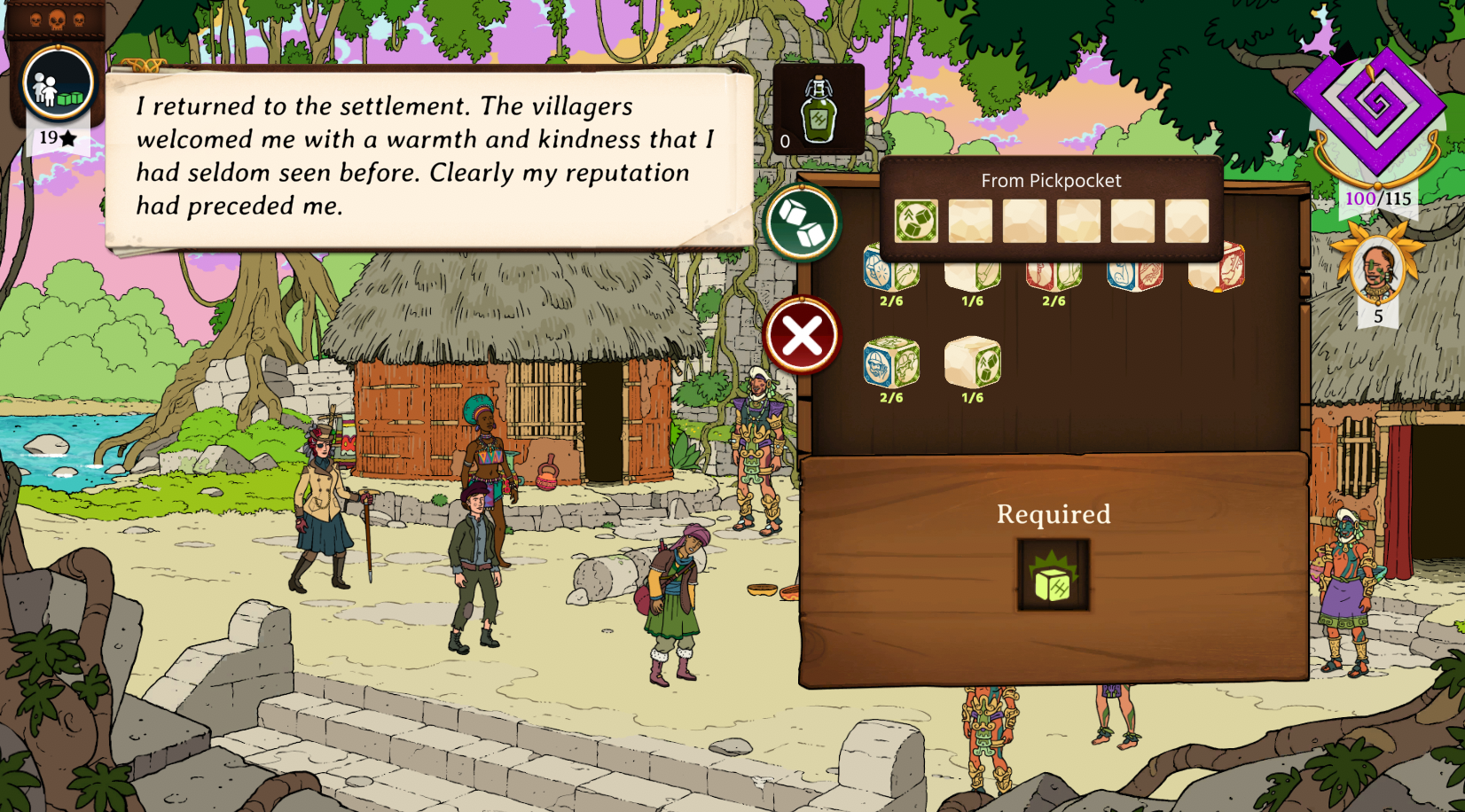Roll the dice with the green dice button
Screen dimensions: 1465x812
[x=803, y=223]
